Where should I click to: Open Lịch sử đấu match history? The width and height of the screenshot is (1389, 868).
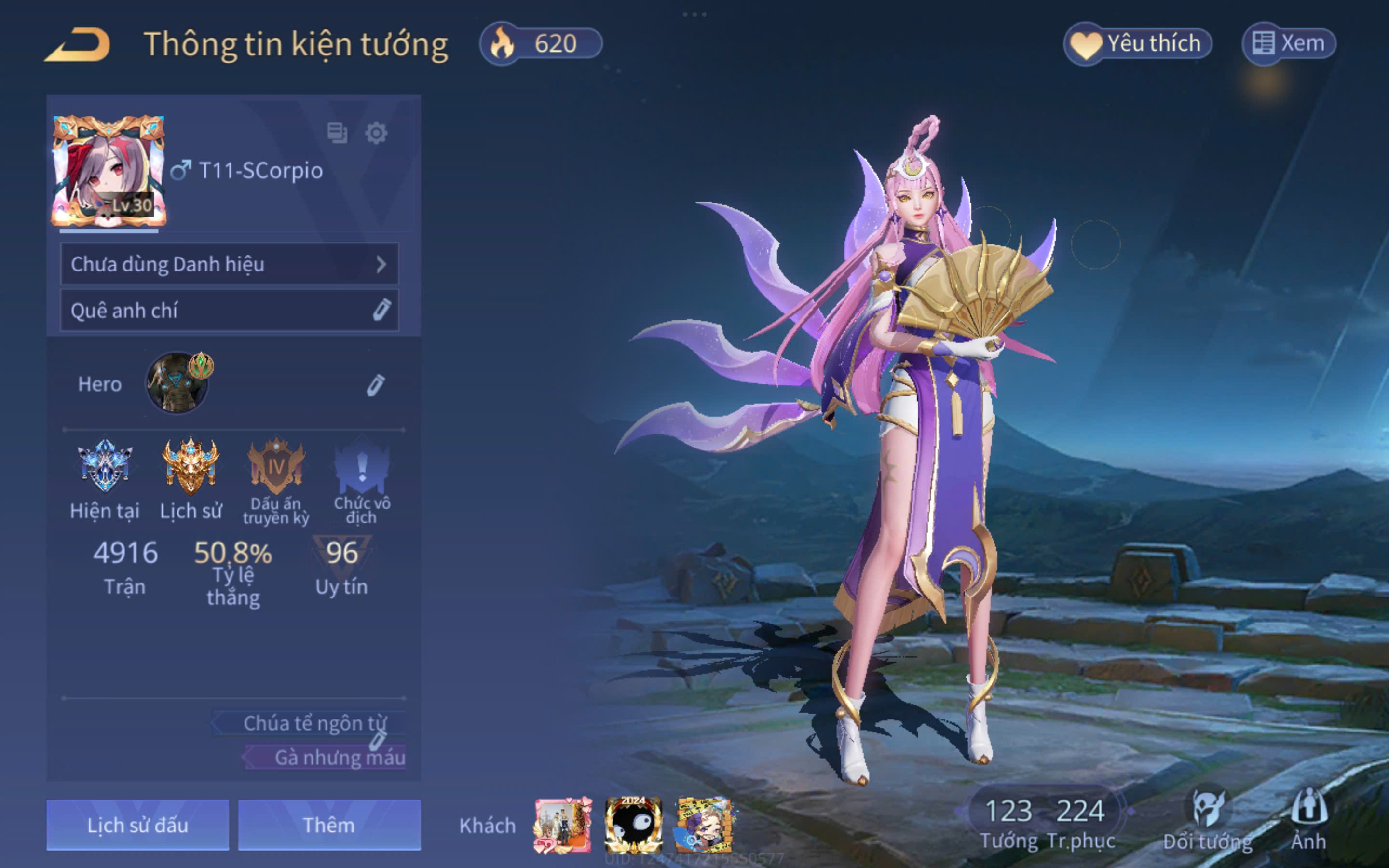pos(138,825)
